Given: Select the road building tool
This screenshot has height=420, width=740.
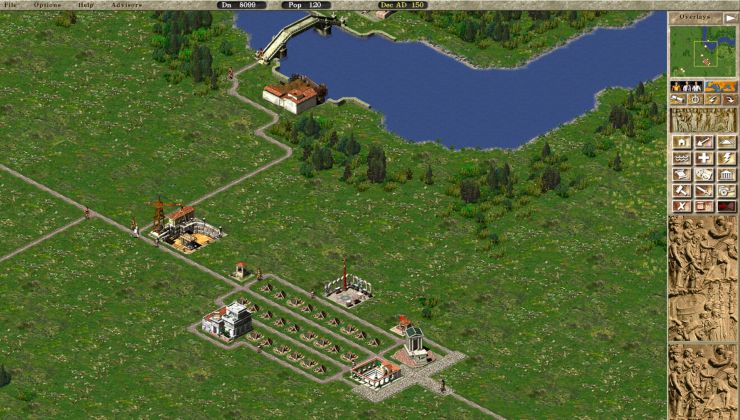Looking at the screenshot, I should tap(727, 143).
